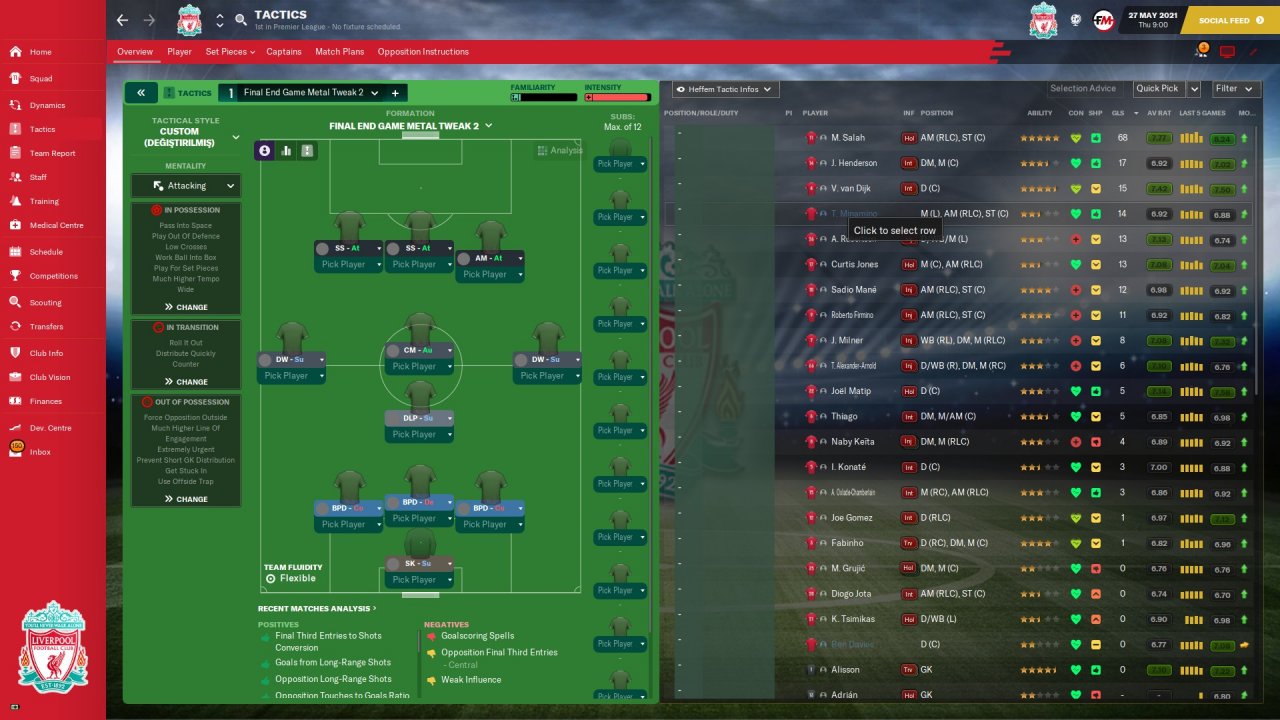The image size is (1280, 720).
Task: Open the Heffem Tactic Infos view dropdown
Action: point(726,89)
